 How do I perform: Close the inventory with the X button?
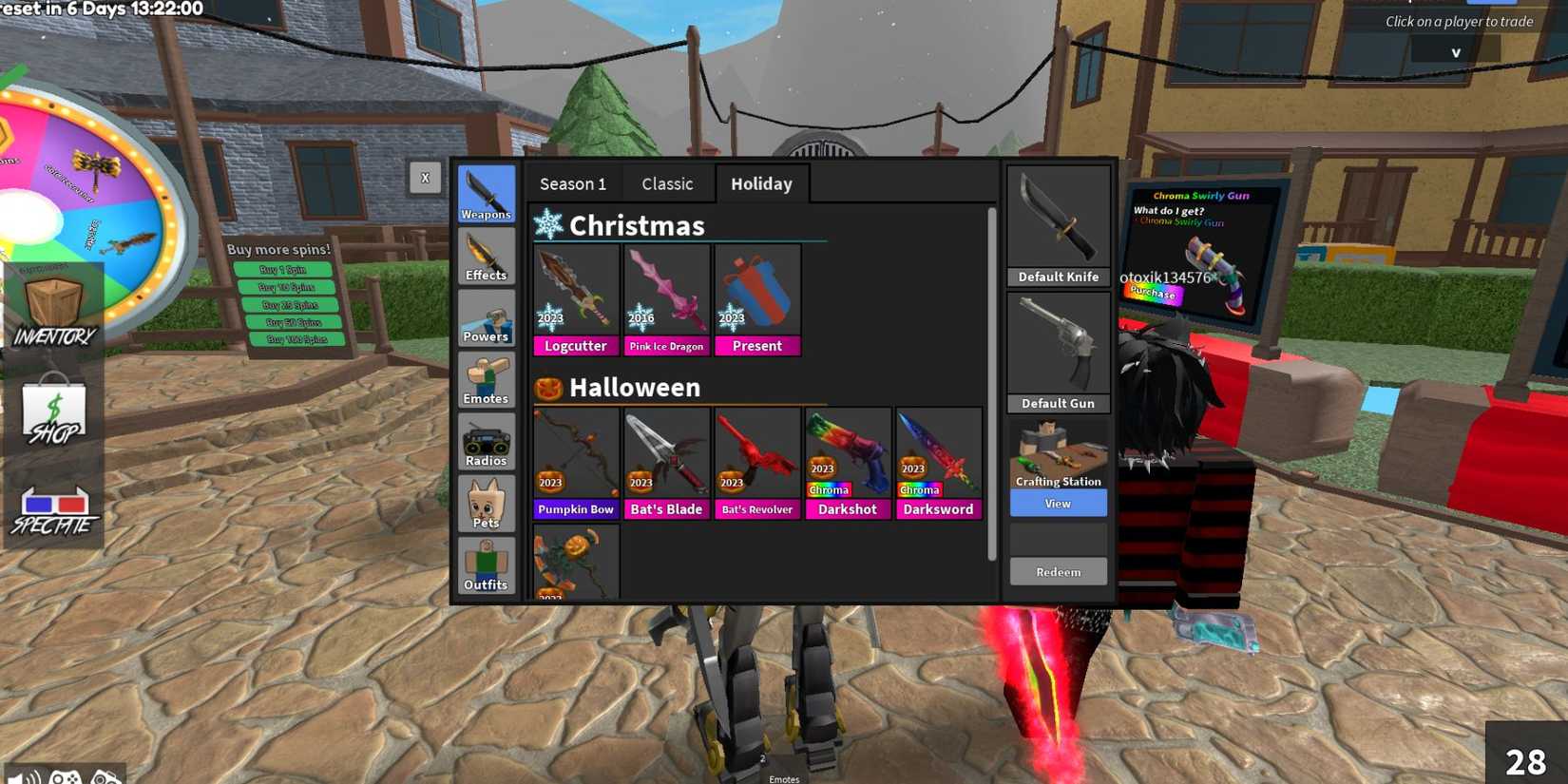(426, 177)
